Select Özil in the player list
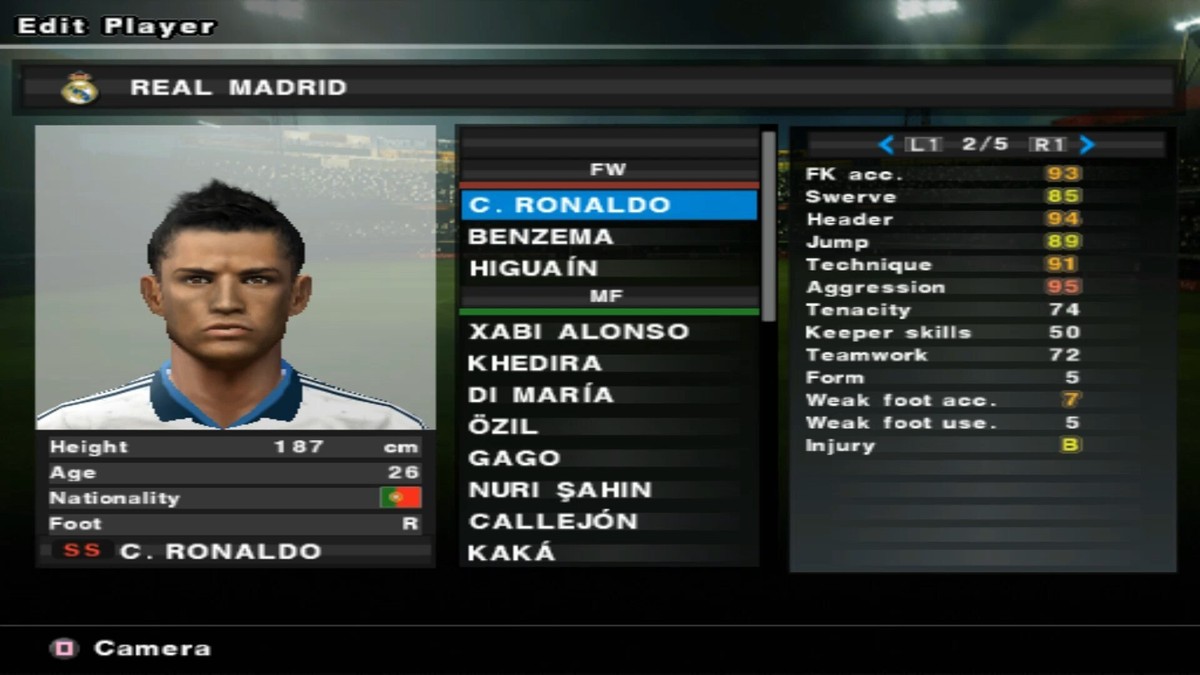Viewport: 1200px width, 675px height. click(608, 426)
